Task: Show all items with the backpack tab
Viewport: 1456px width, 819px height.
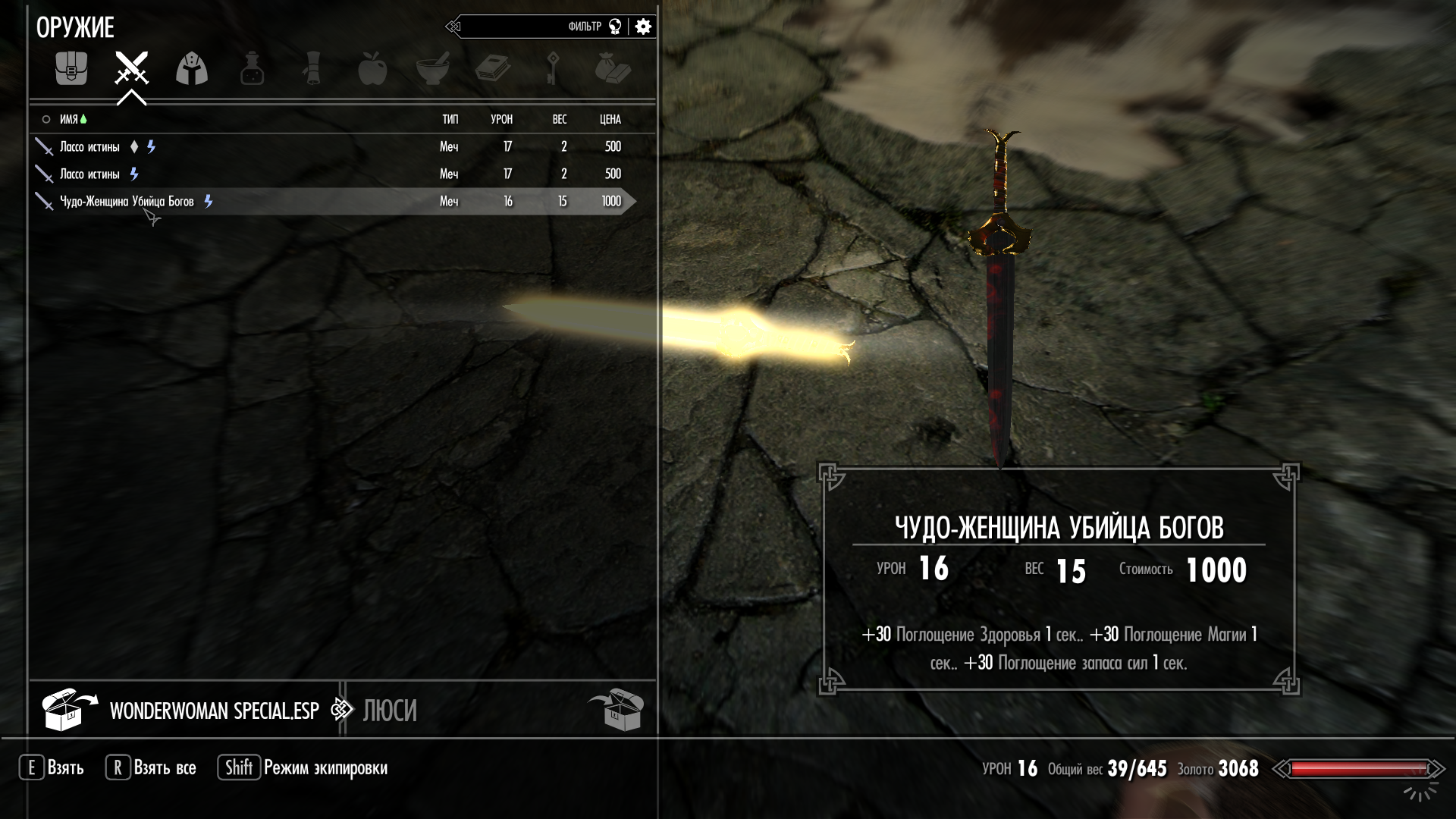Action: point(71,69)
